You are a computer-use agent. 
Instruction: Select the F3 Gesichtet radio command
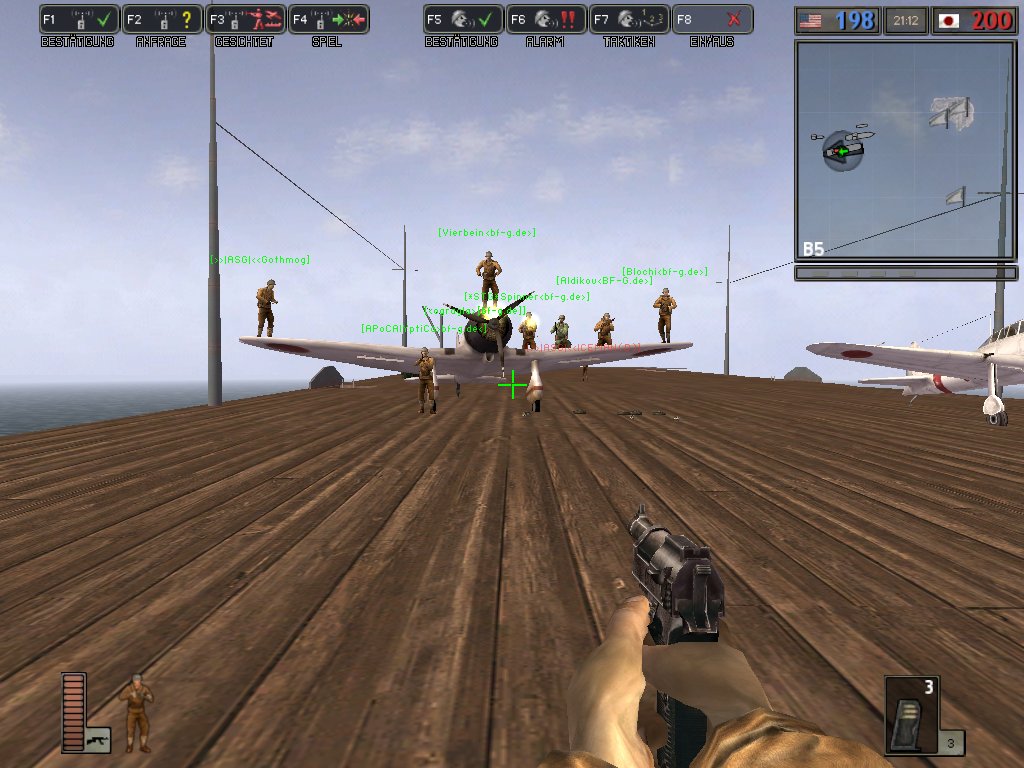tap(246, 19)
